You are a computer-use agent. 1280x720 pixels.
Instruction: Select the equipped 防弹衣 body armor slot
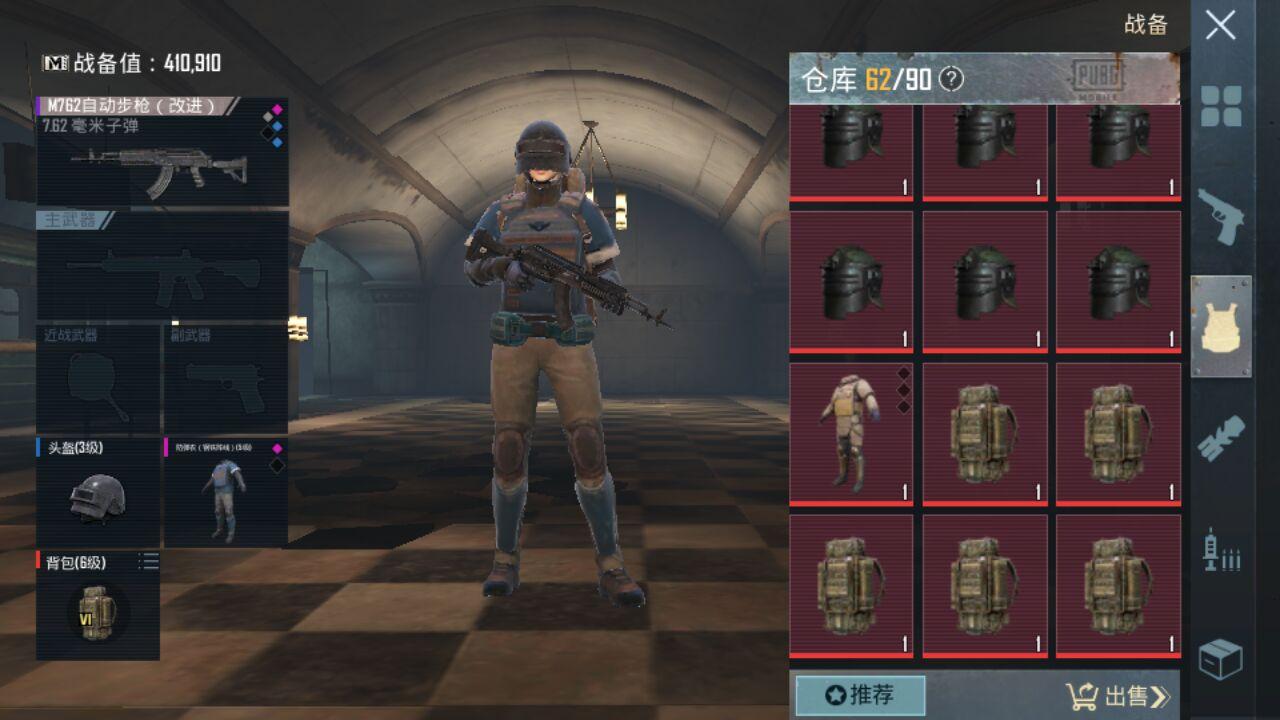[225, 492]
